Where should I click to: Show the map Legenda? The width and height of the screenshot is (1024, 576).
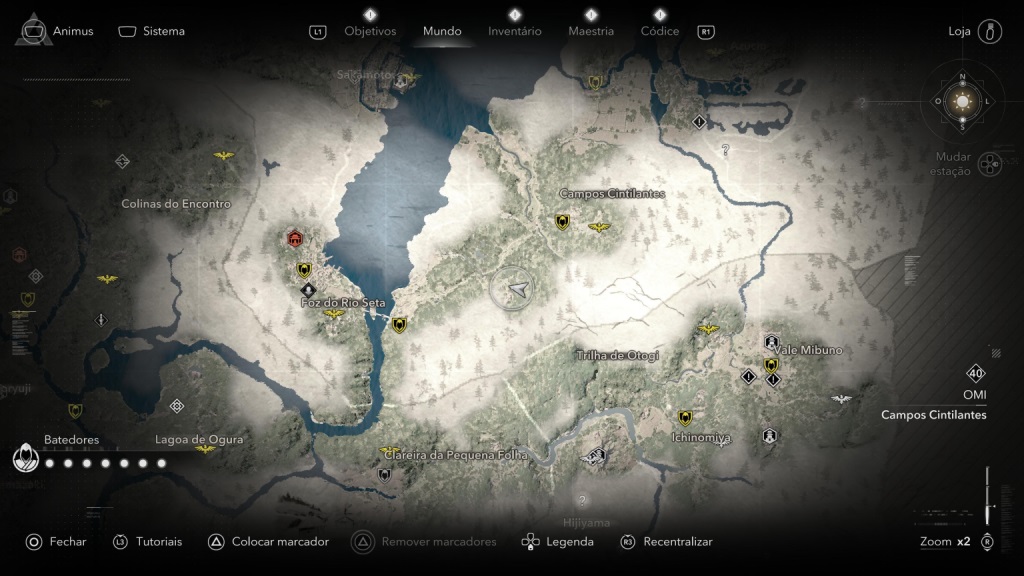pos(558,542)
